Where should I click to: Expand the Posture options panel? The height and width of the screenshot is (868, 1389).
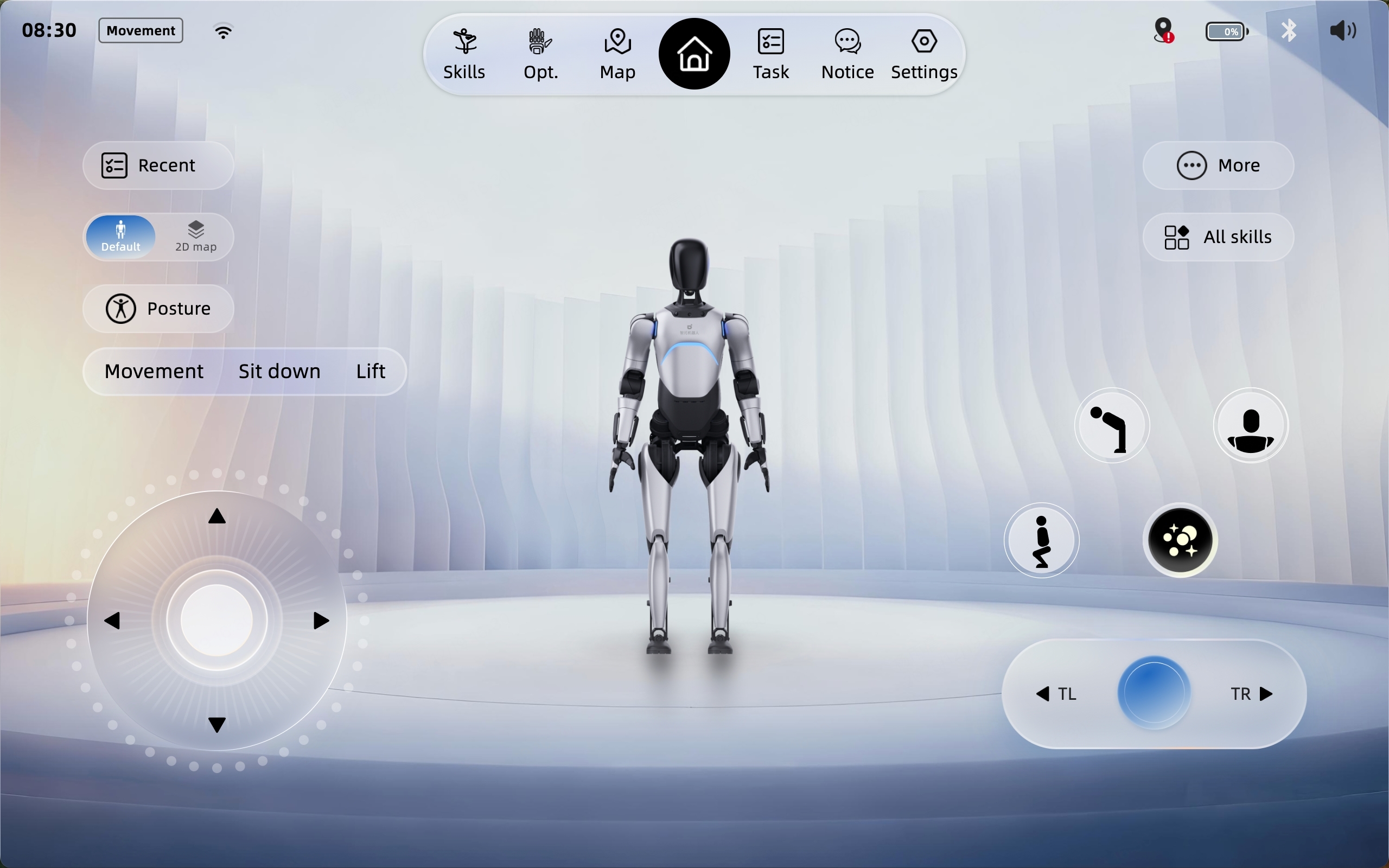[157, 309]
